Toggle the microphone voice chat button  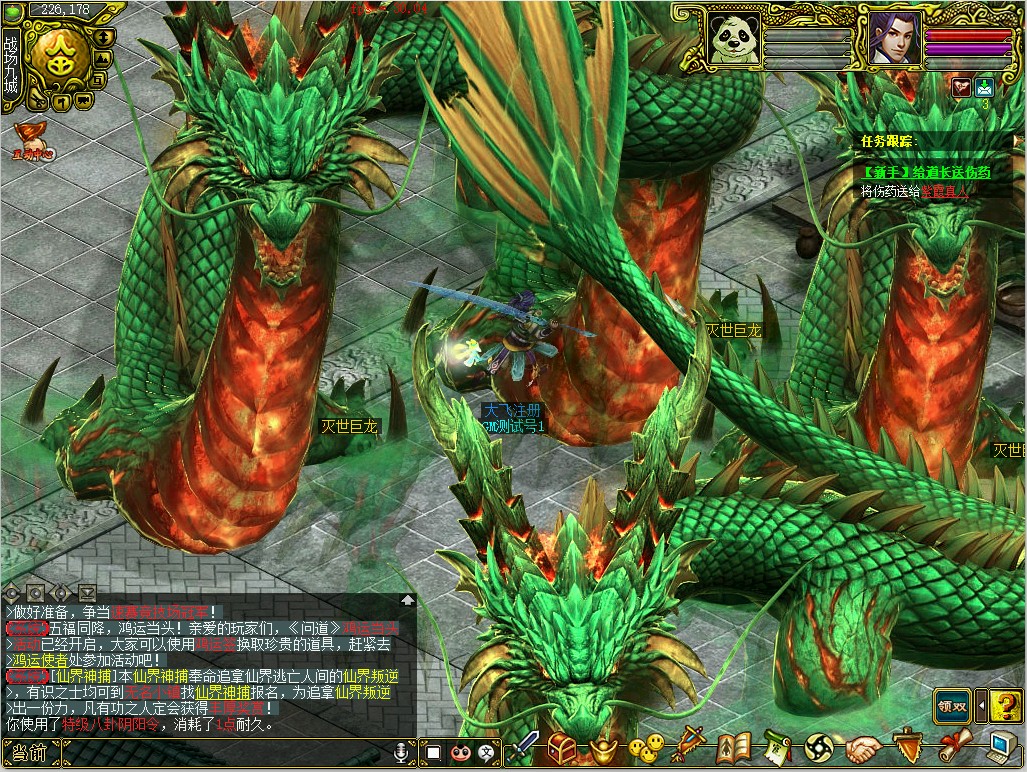pyautogui.click(x=402, y=751)
